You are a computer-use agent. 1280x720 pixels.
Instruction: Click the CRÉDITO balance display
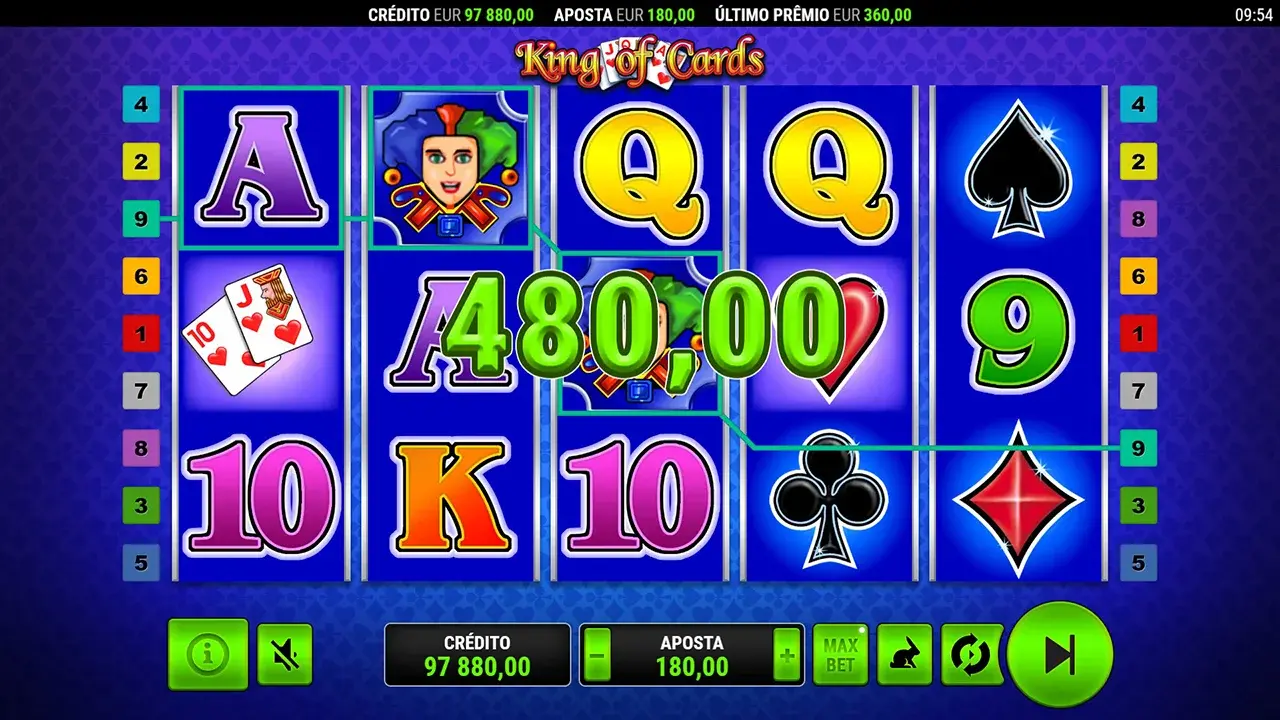pos(477,654)
